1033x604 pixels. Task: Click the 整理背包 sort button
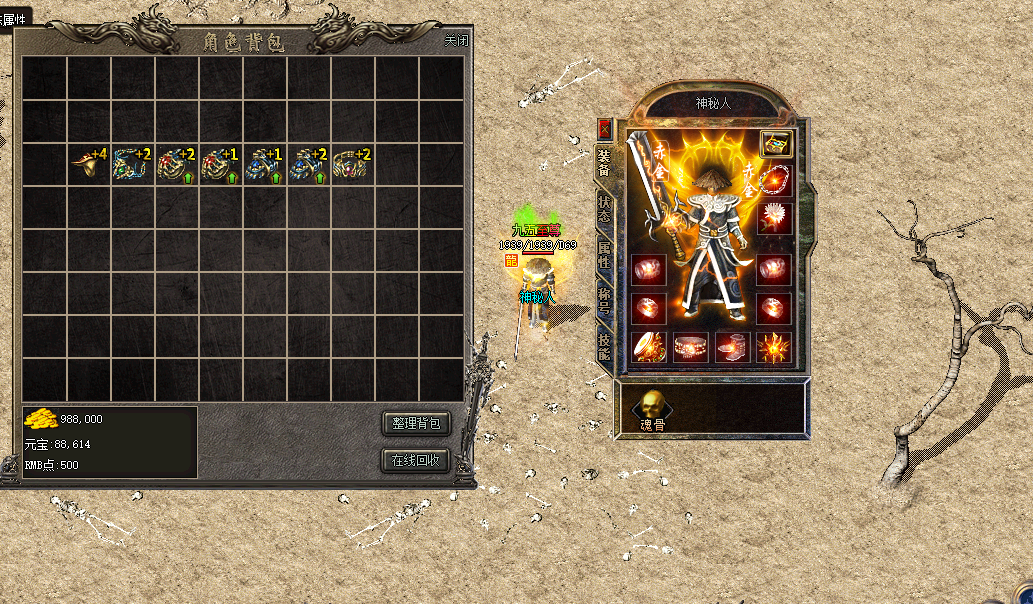tap(416, 423)
